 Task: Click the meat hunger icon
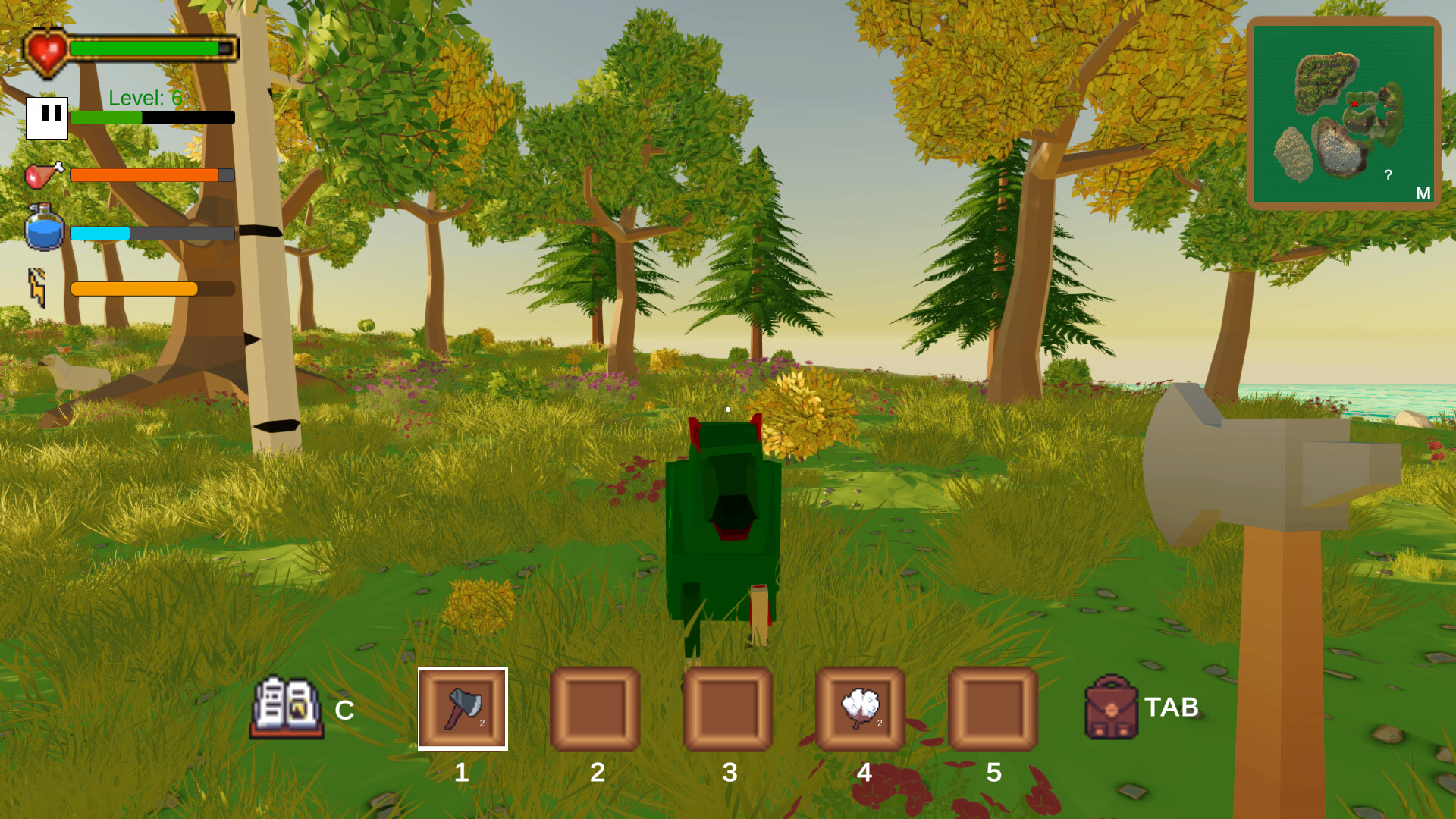point(43,174)
